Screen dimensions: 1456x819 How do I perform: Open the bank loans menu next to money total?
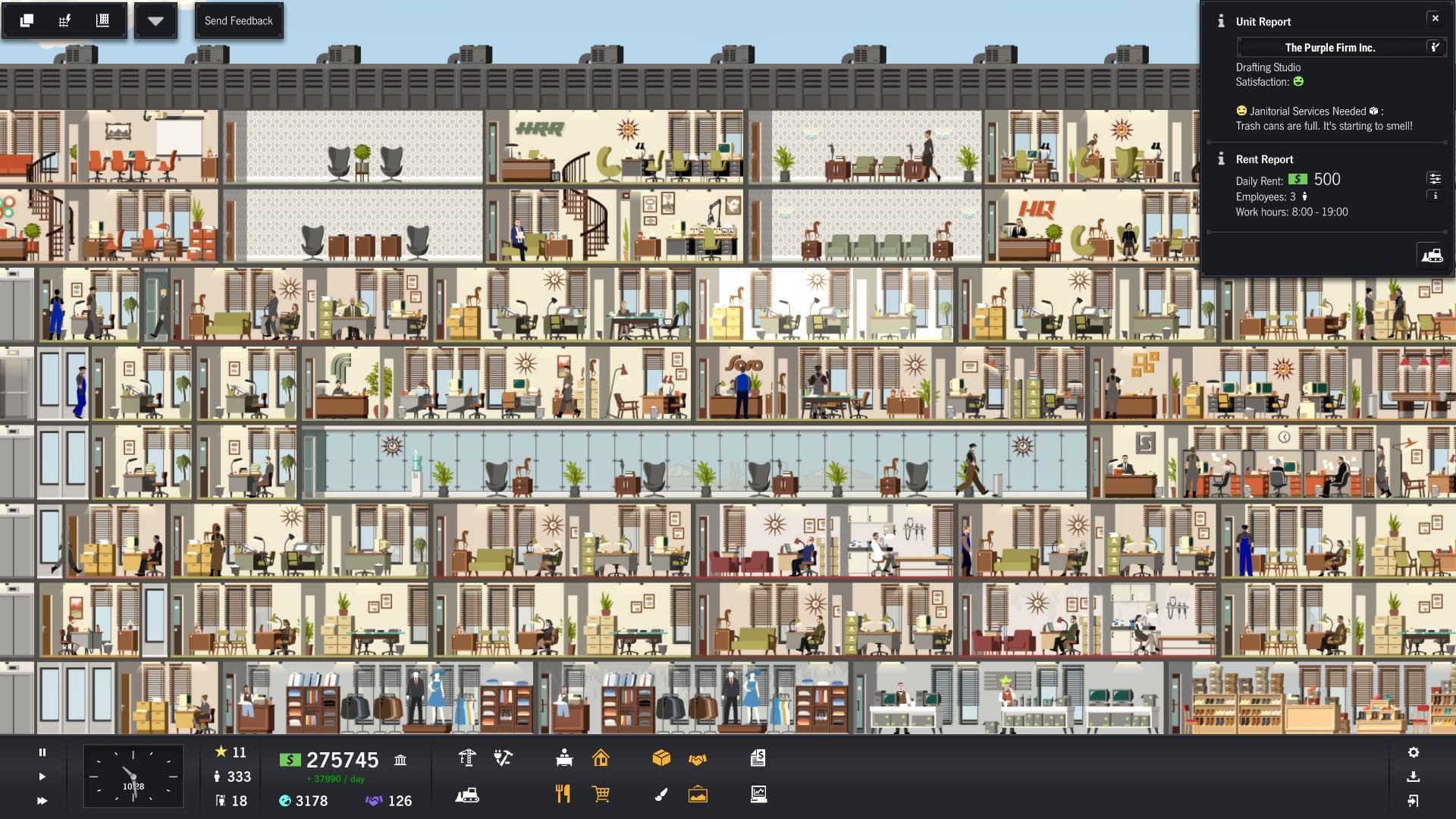pos(401,759)
